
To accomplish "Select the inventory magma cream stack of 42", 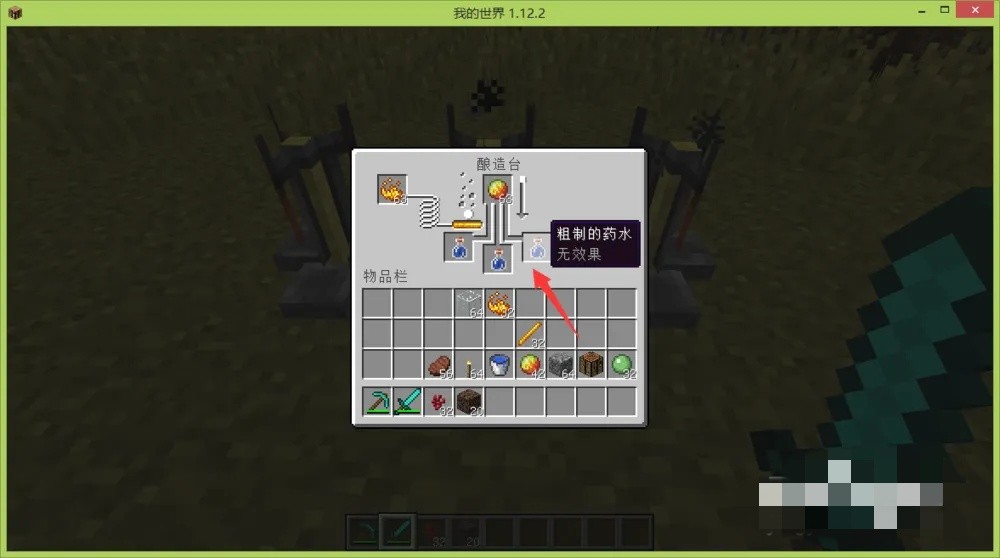I will coord(530,364).
